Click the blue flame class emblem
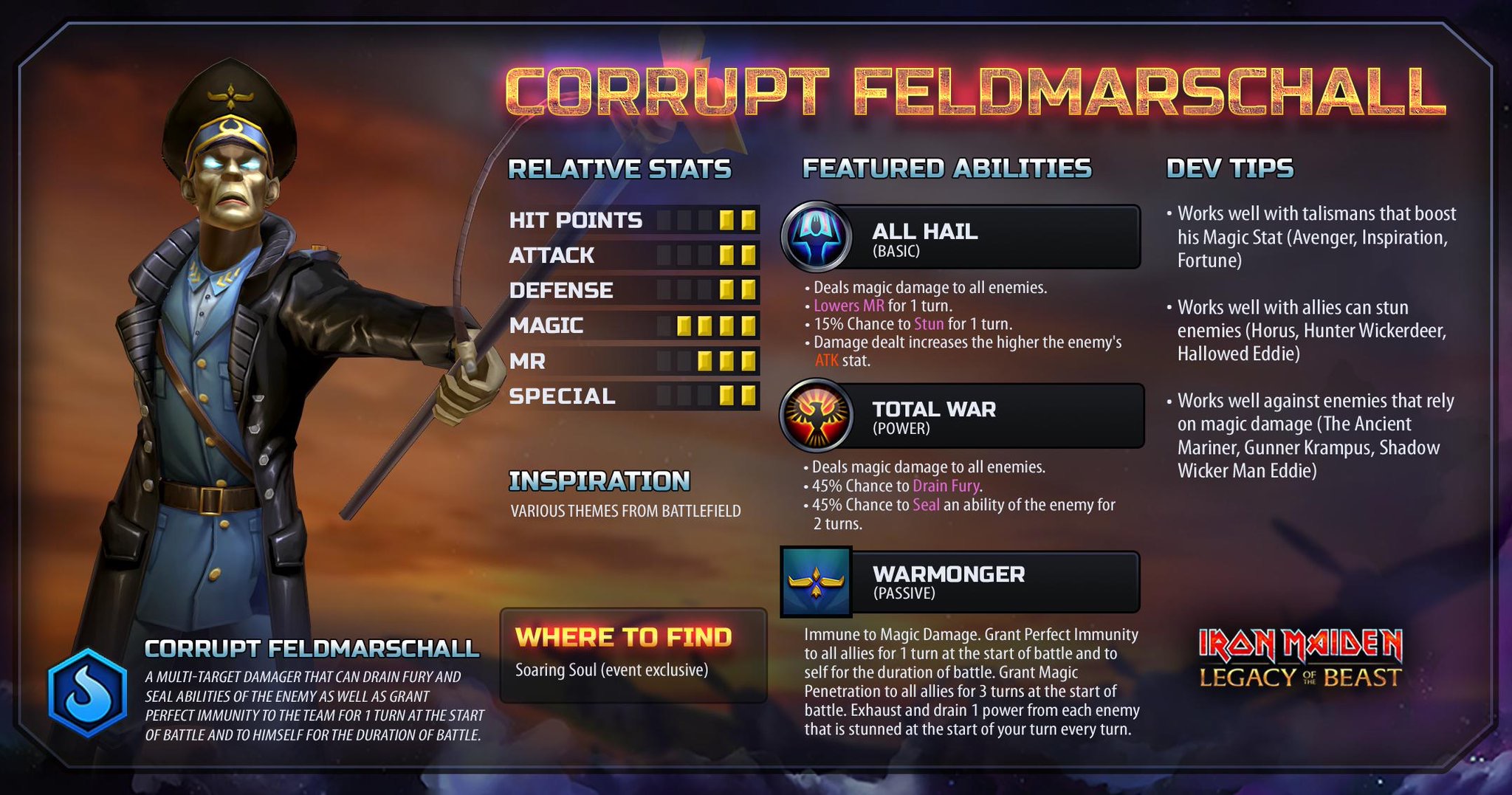The width and height of the screenshot is (1512, 795). point(88,693)
